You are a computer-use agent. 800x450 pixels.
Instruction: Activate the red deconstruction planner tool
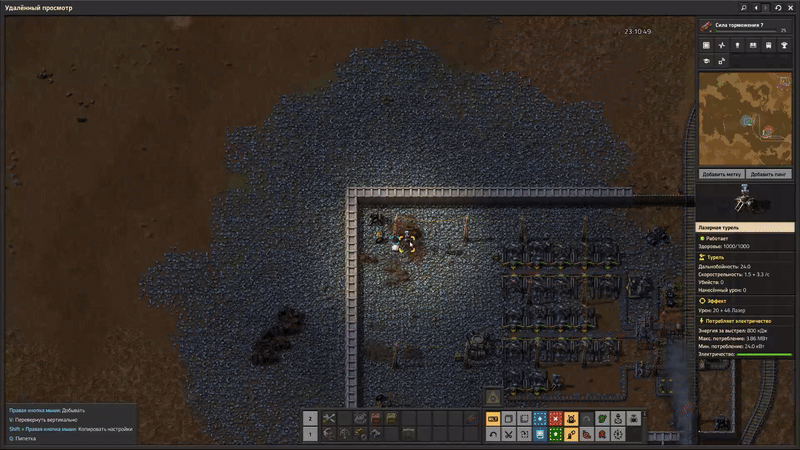pos(555,419)
